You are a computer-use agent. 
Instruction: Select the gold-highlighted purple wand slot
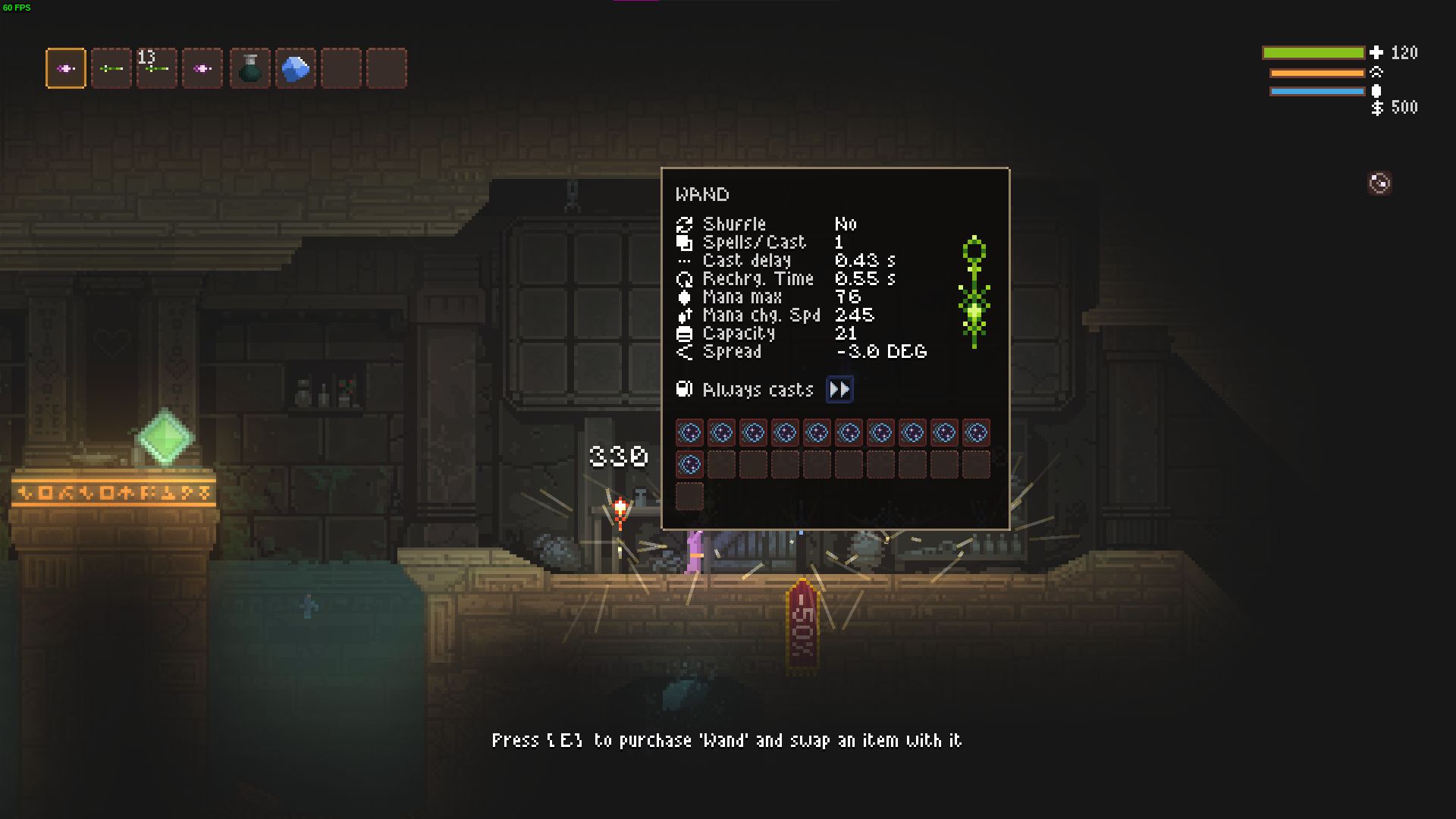click(x=66, y=68)
